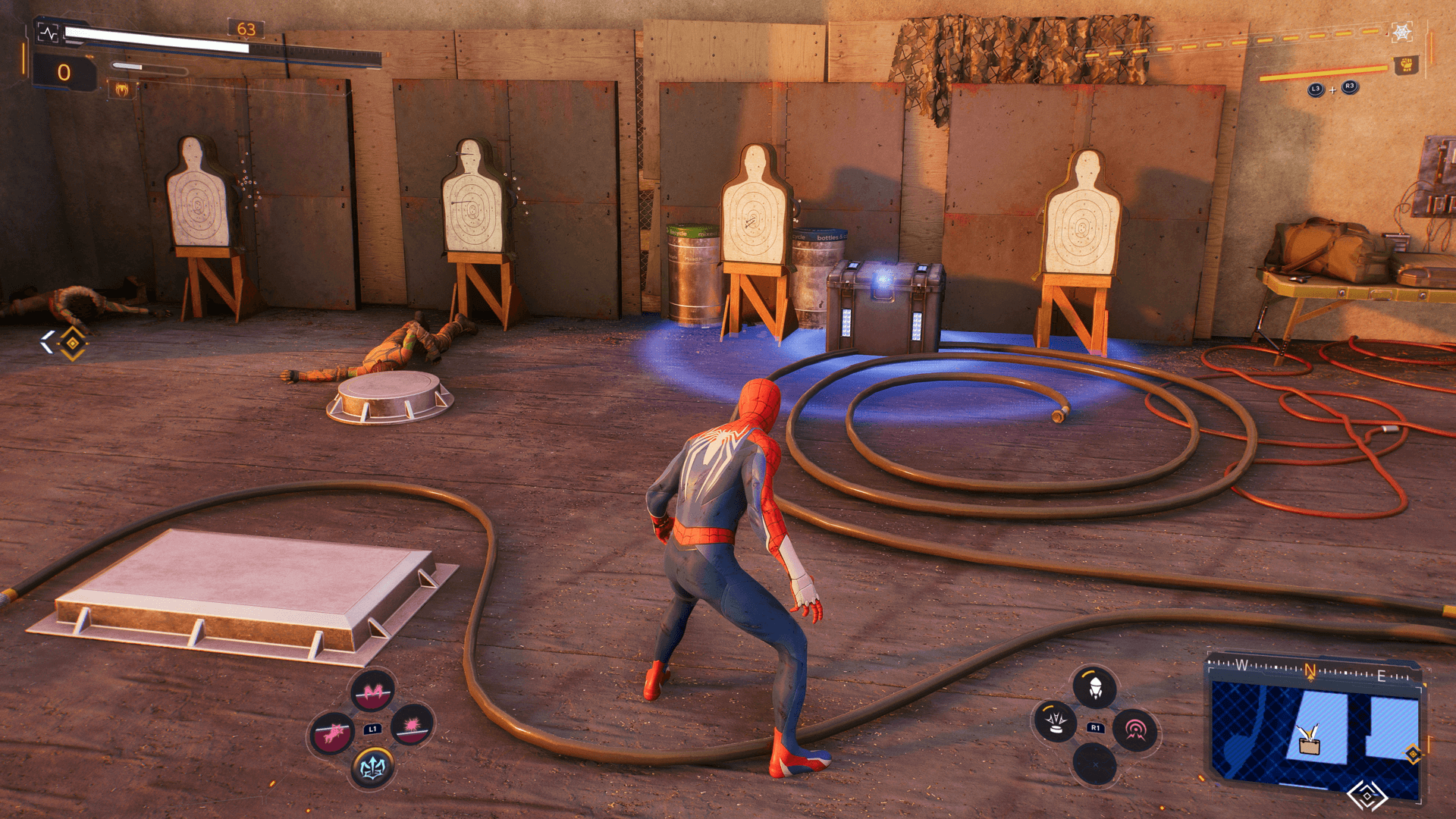The width and height of the screenshot is (1456, 819).
Task: Click the spider-web icon in top-right corner
Action: coord(1401,32)
